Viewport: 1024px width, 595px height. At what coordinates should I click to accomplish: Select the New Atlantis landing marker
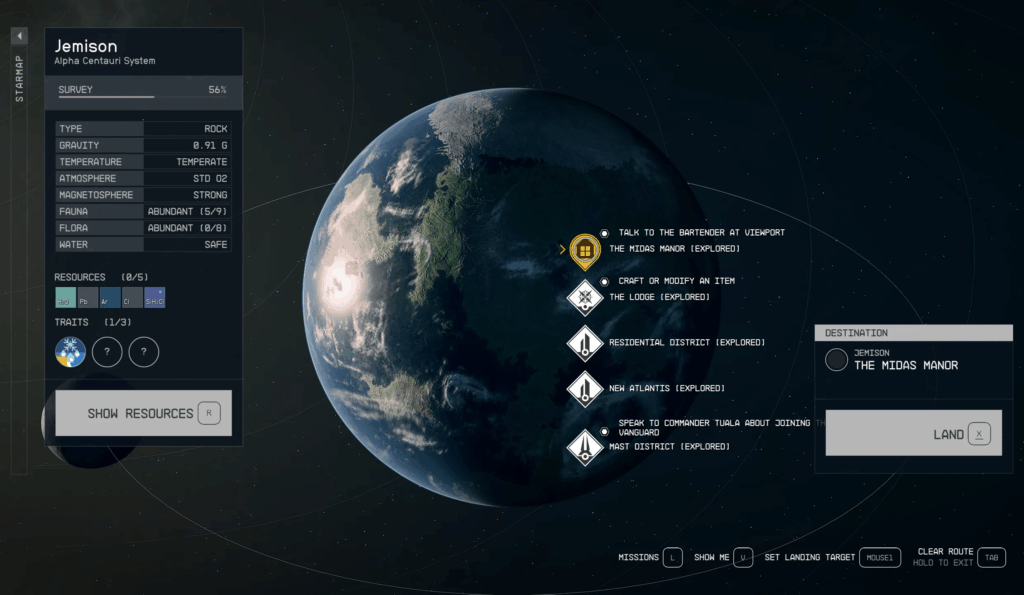click(x=584, y=388)
